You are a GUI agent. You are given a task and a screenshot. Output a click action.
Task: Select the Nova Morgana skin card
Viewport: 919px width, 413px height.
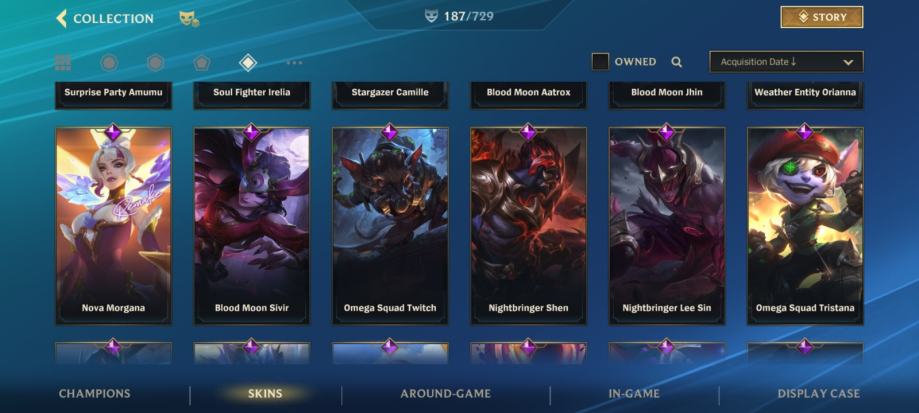click(x=113, y=225)
